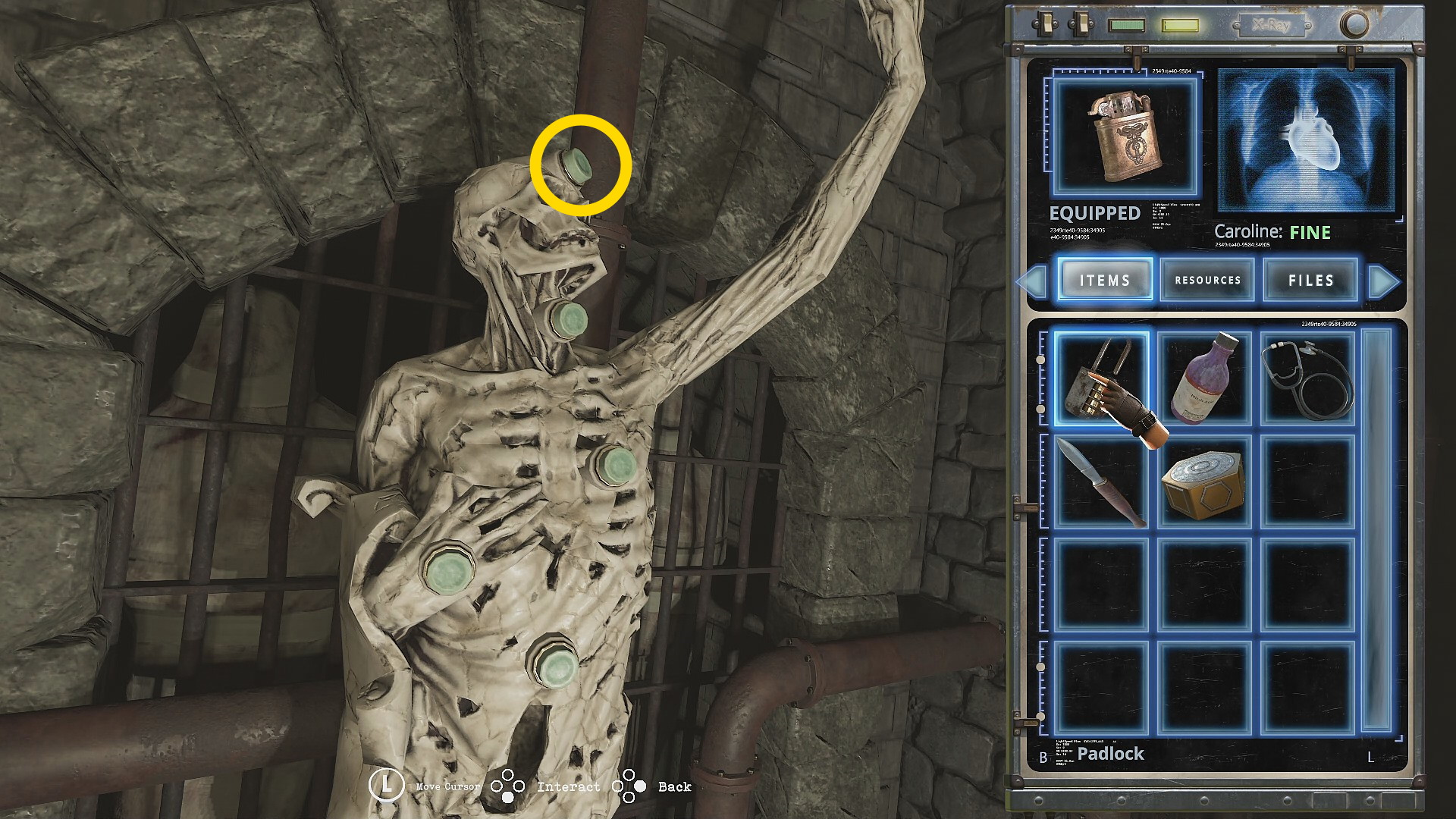Switch to the ITEMS tab
This screenshot has height=819, width=1456.
[1105, 280]
